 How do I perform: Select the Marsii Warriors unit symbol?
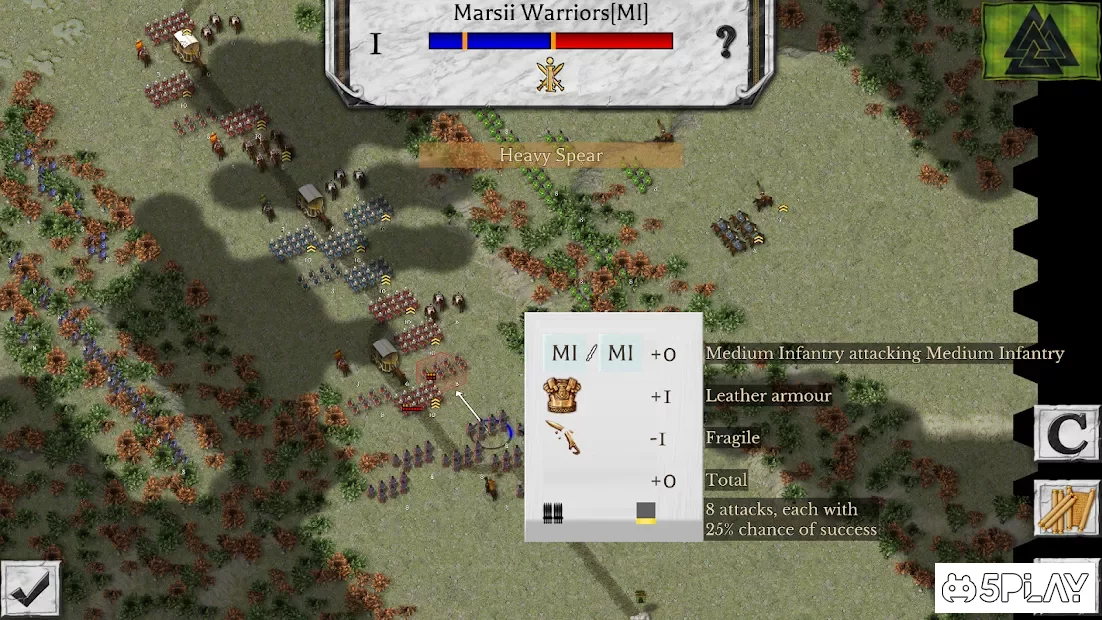click(550, 75)
